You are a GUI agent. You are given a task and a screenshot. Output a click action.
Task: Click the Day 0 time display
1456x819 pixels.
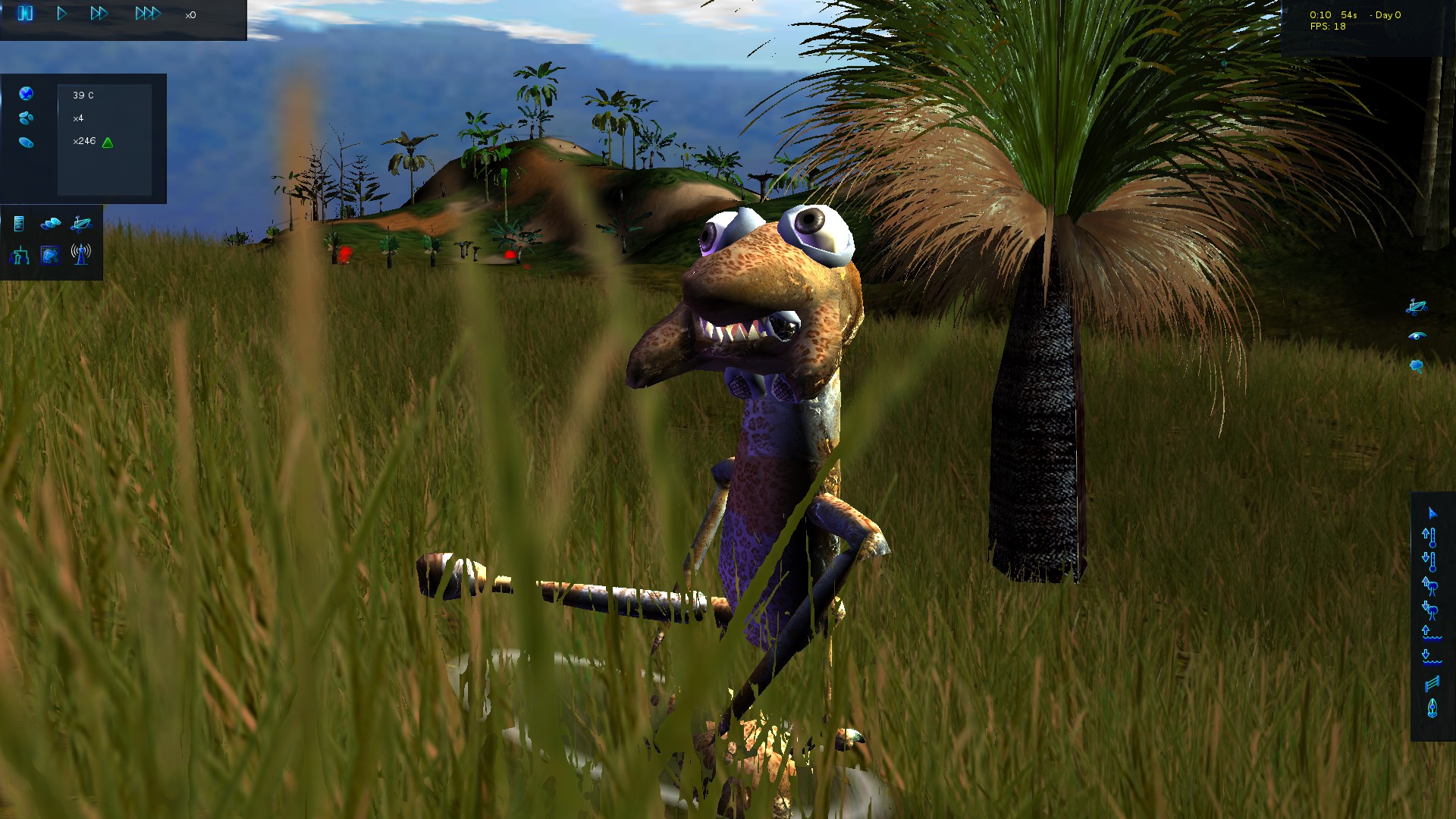[x=1387, y=14]
